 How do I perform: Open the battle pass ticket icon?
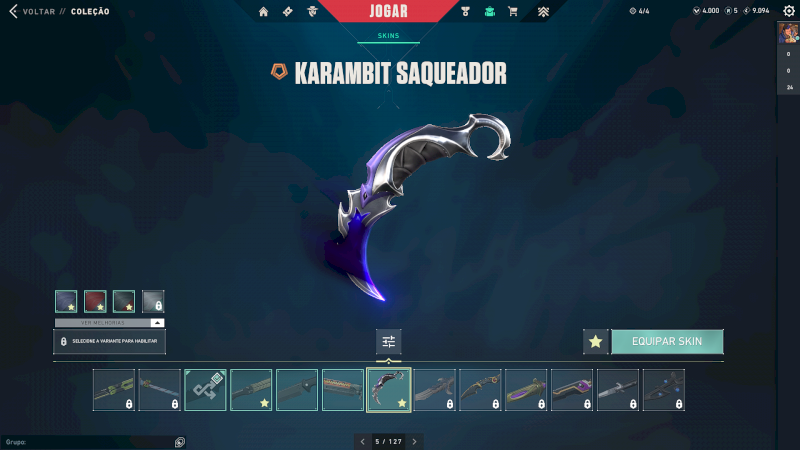pos(288,12)
